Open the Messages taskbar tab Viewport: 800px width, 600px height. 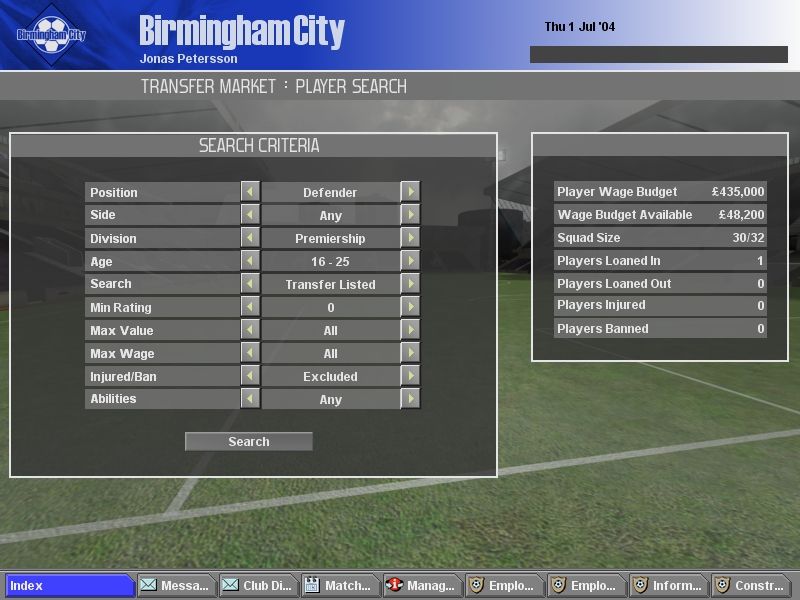click(176, 586)
